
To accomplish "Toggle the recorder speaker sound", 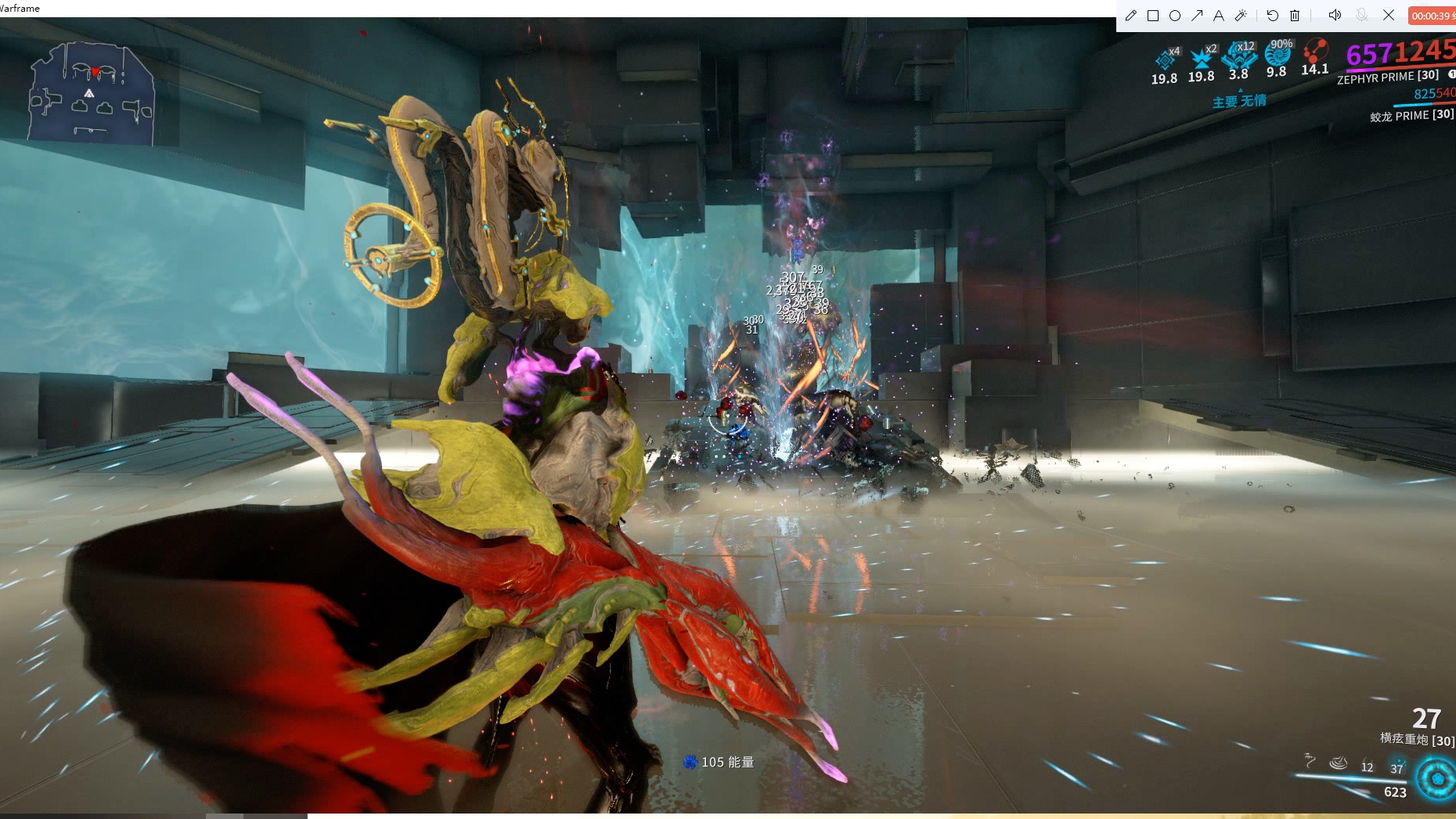I will pyautogui.click(x=1335, y=15).
